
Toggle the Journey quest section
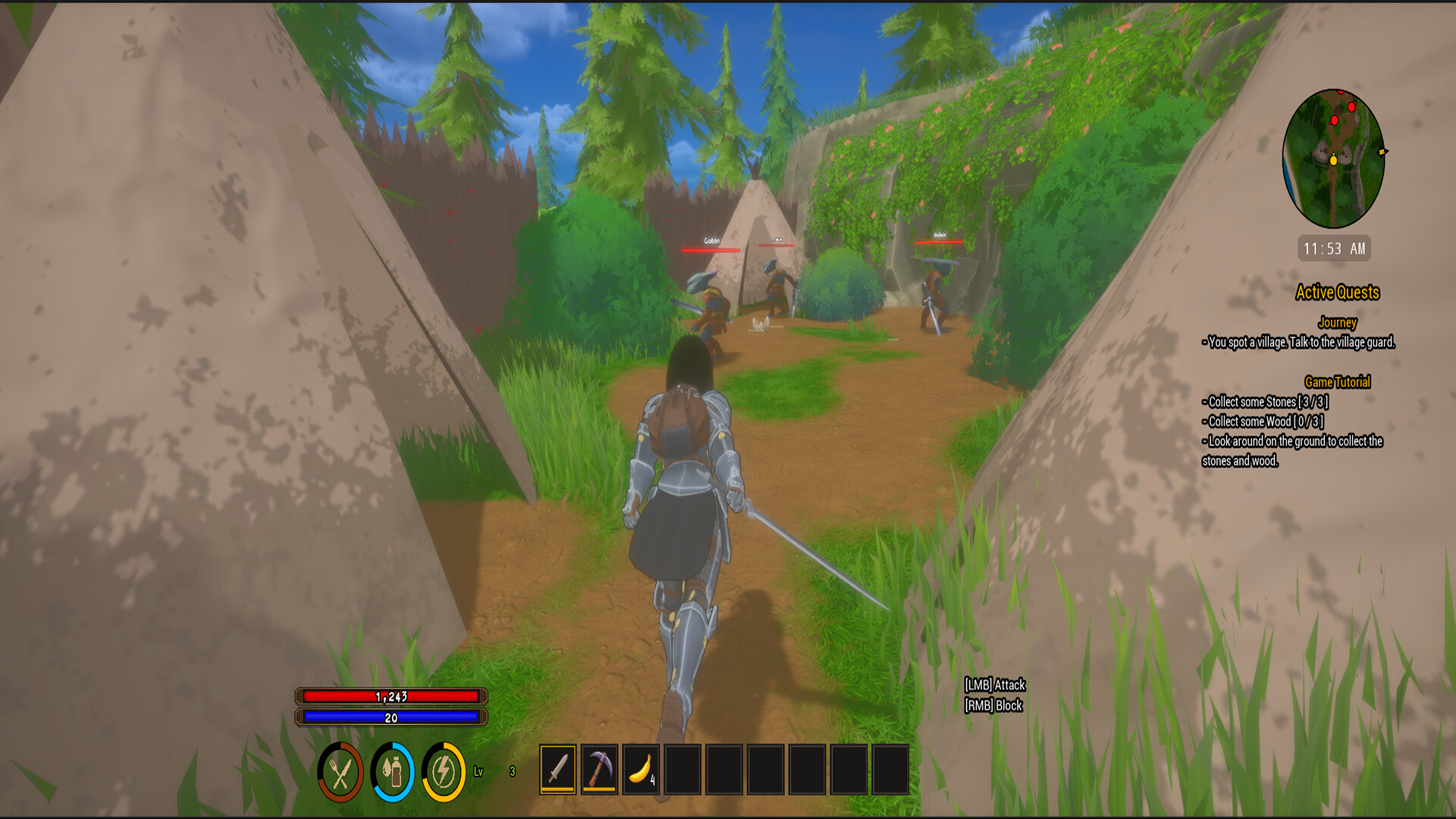1337,322
